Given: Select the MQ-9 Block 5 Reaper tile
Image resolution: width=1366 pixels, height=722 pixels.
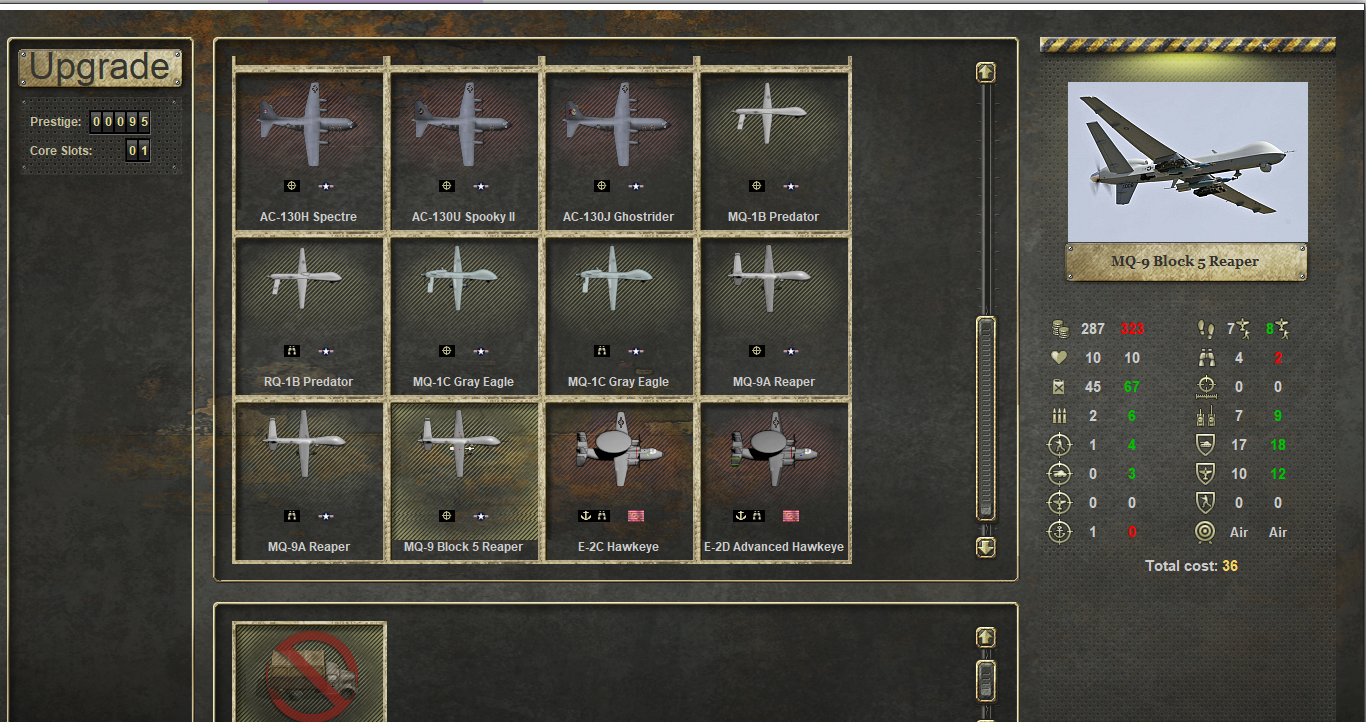Looking at the screenshot, I should 463,480.
